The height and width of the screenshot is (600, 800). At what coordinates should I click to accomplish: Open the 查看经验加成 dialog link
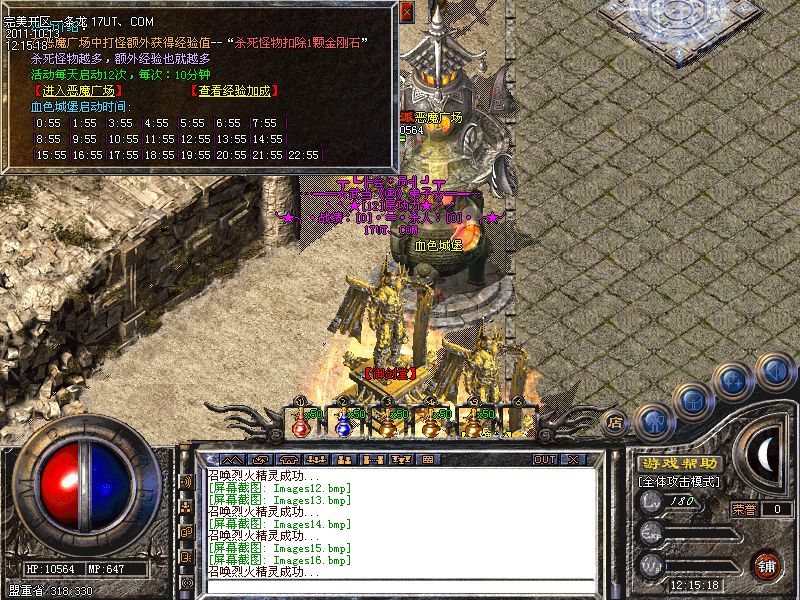pos(235,91)
